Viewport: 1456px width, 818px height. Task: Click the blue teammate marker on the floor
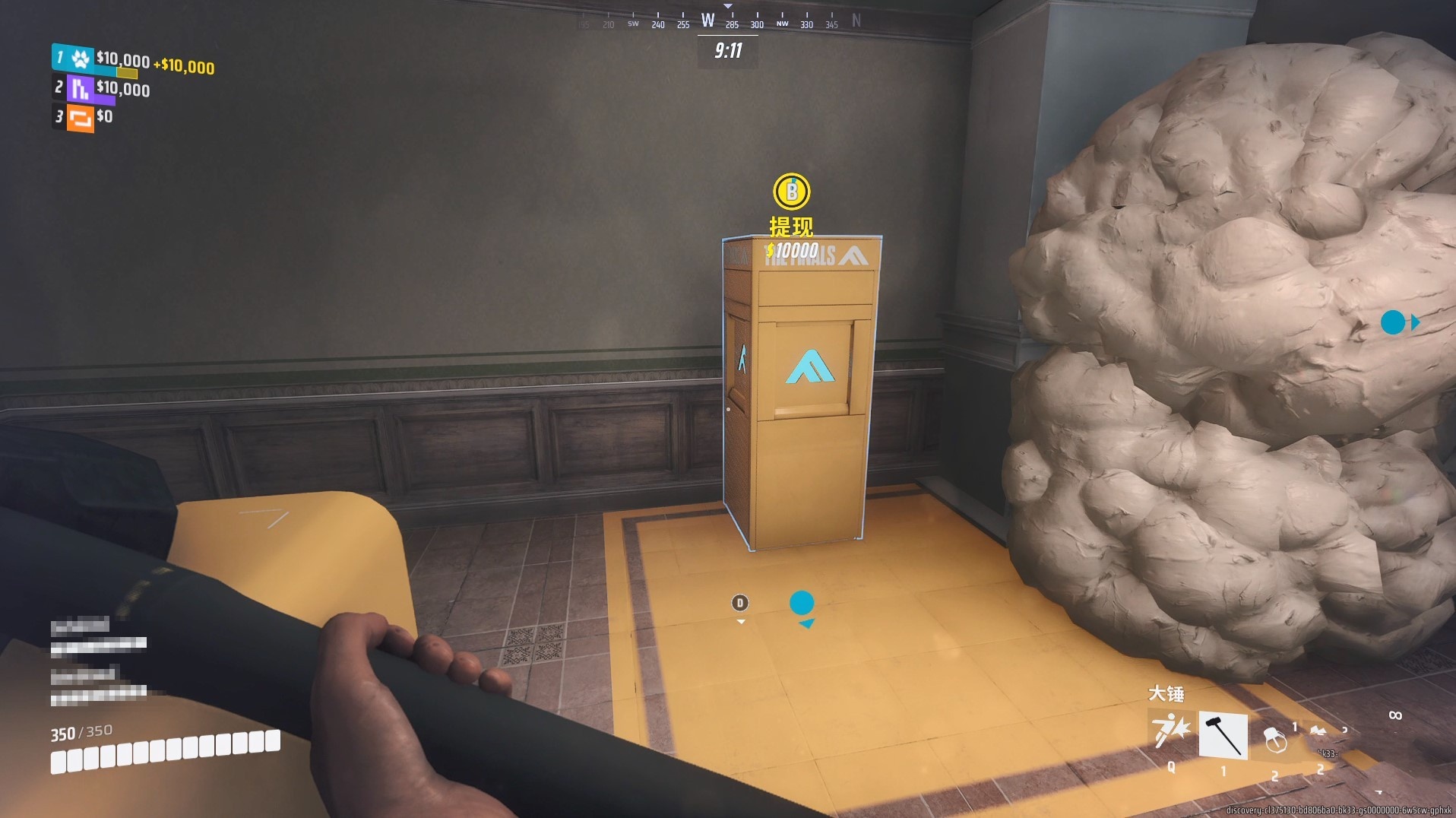tap(801, 604)
